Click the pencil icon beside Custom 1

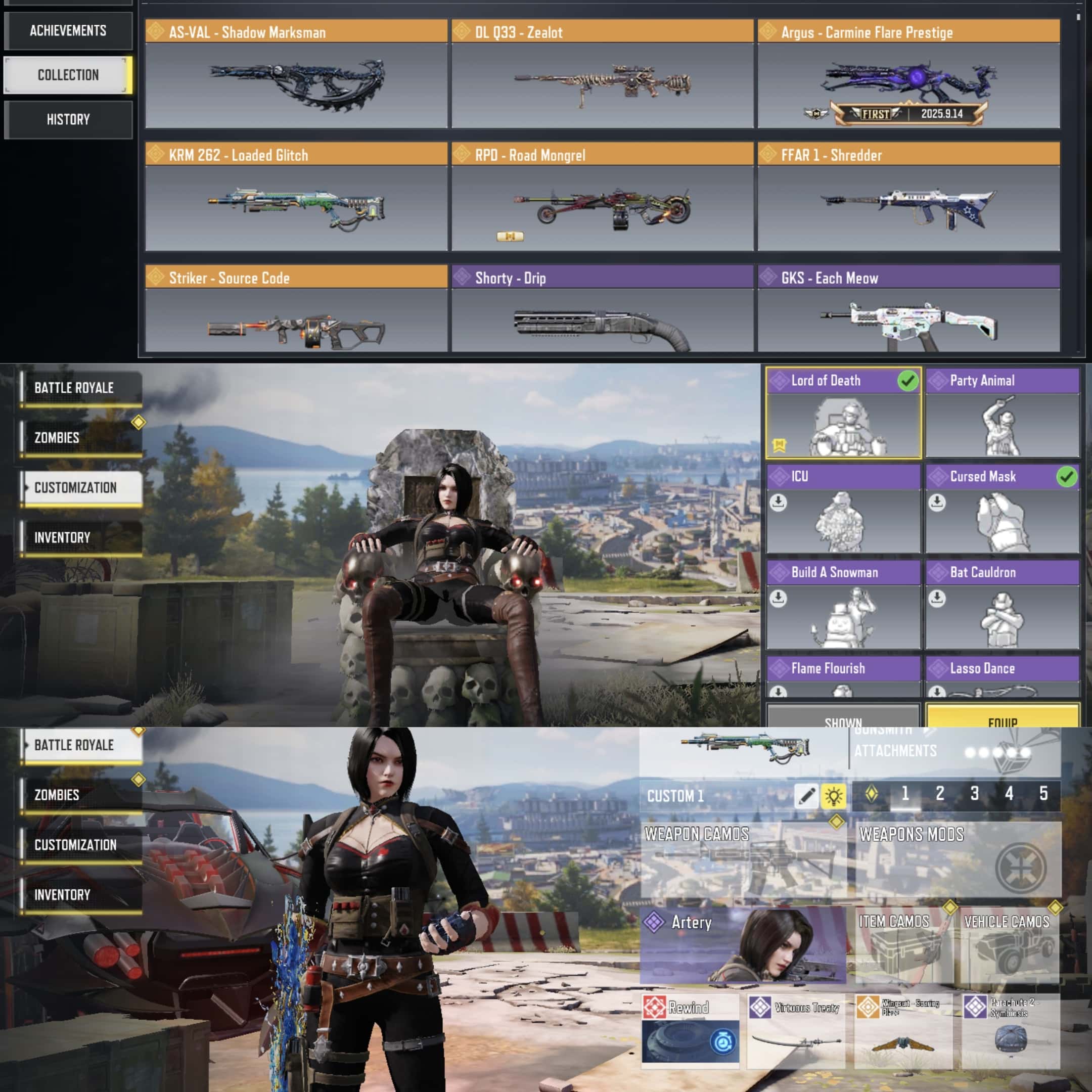click(805, 796)
